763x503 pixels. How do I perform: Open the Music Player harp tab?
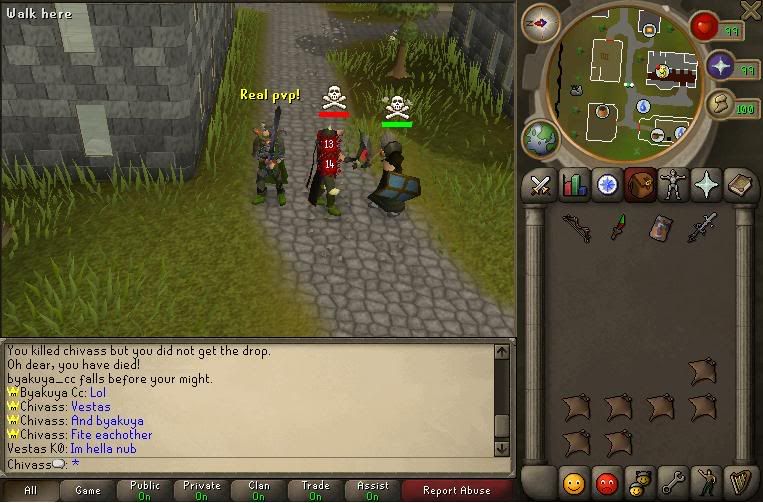coord(738,482)
